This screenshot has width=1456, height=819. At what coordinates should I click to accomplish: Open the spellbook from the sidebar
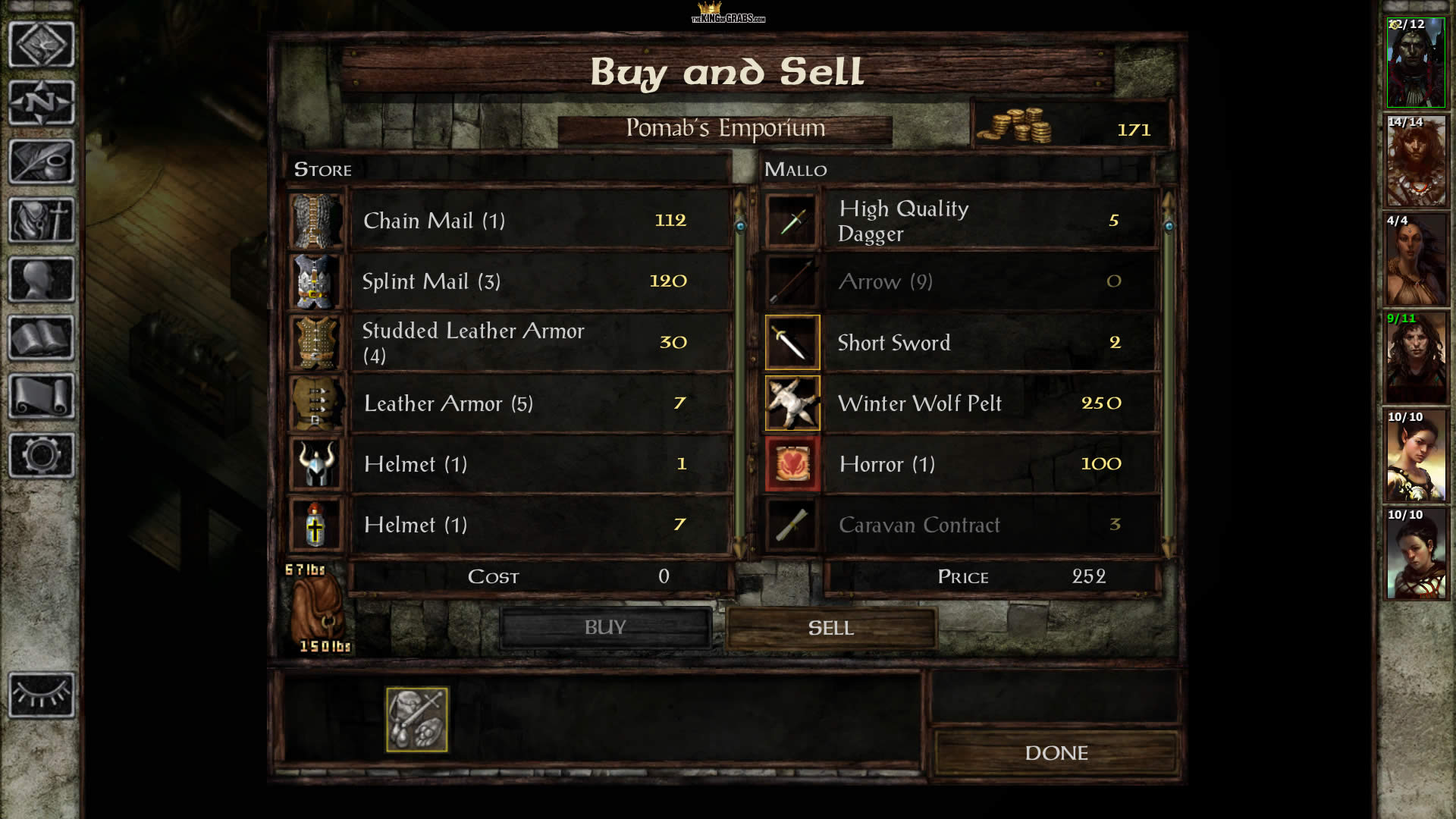pyautogui.click(x=42, y=338)
